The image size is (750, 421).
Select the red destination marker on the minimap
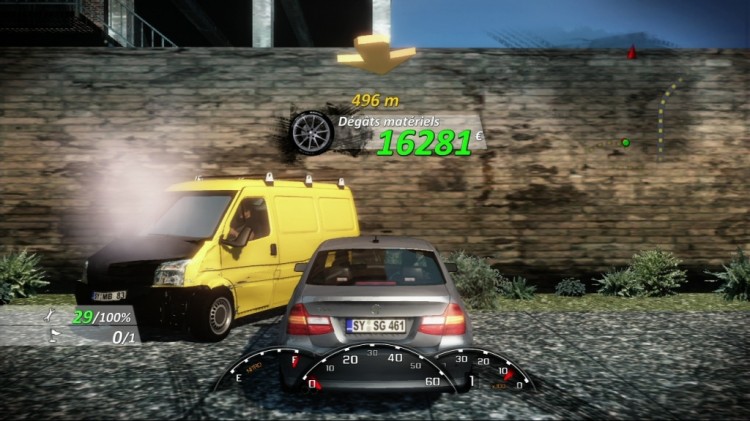(x=631, y=52)
